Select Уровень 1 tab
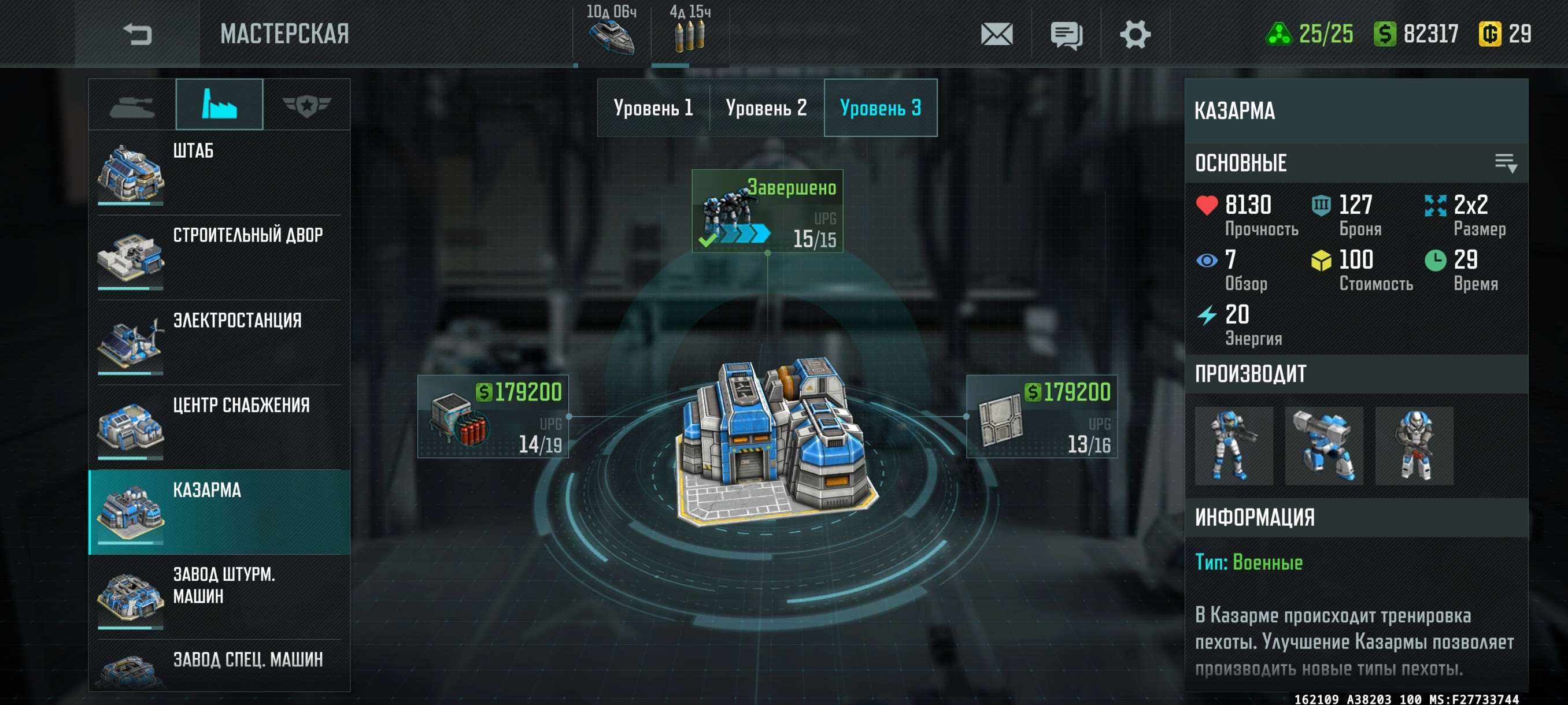 click(x=653, y=108)
